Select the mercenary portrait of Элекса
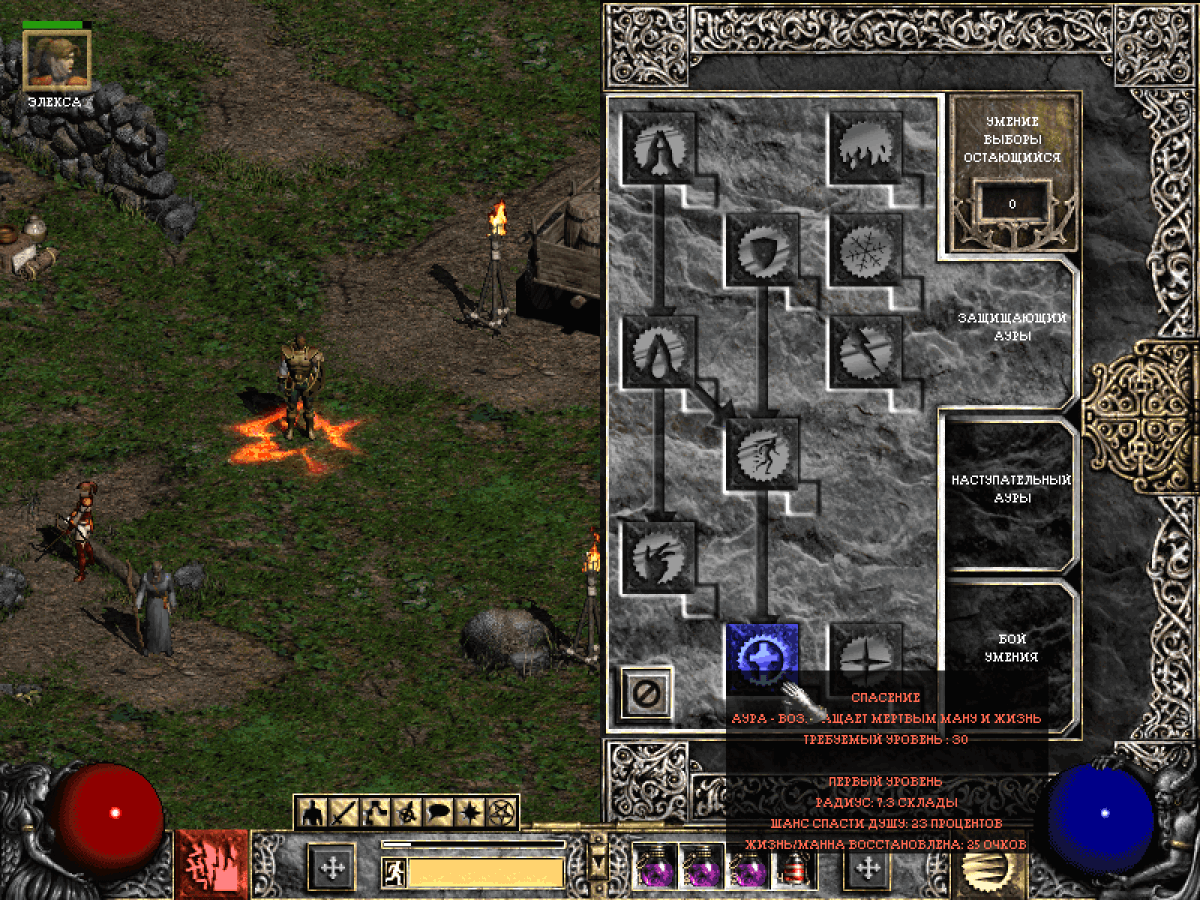This screenshot has width=1200, height=900. pyautogui.click(x=56, y=59)
